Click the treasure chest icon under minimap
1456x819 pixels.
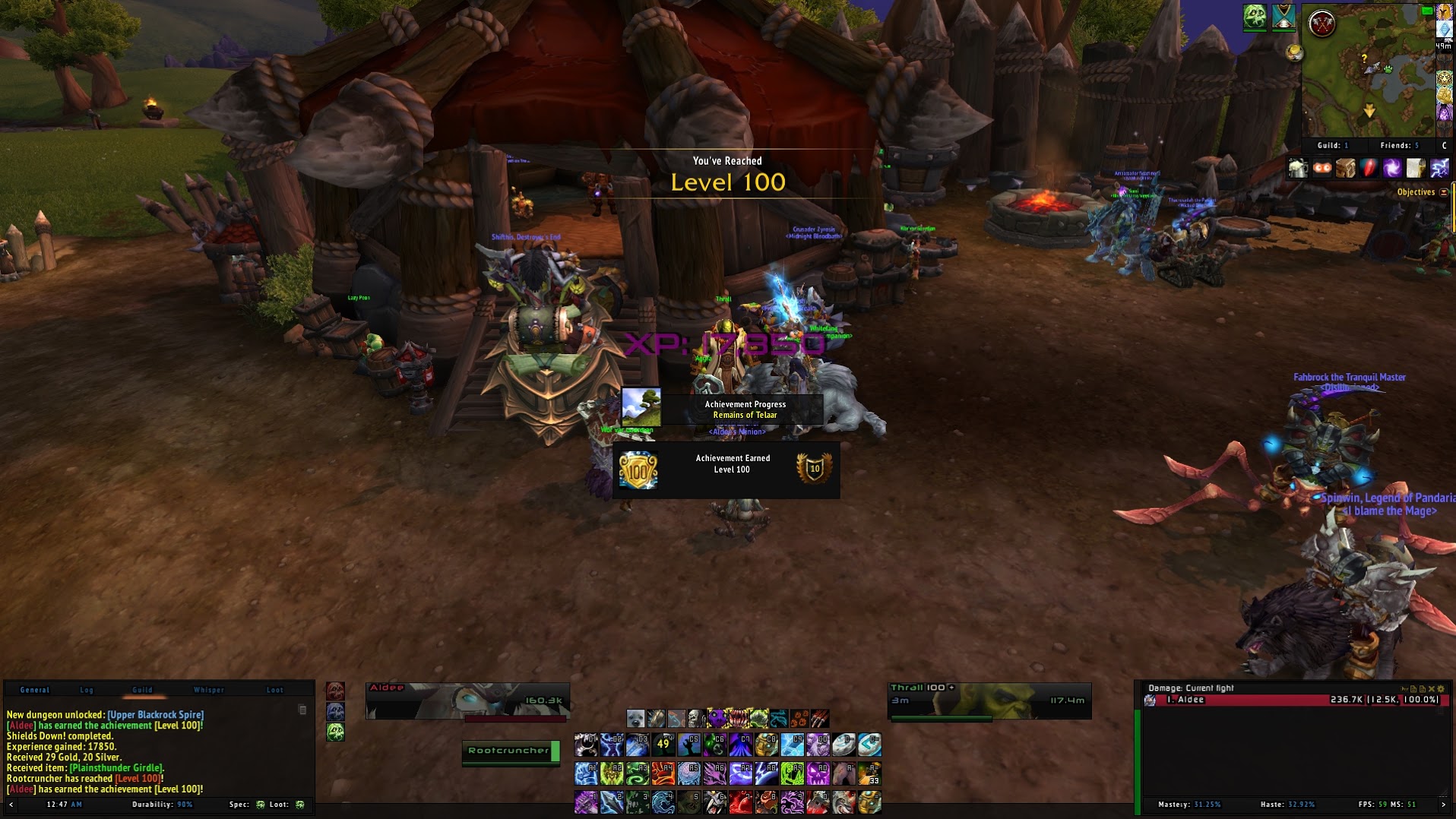1346,168
